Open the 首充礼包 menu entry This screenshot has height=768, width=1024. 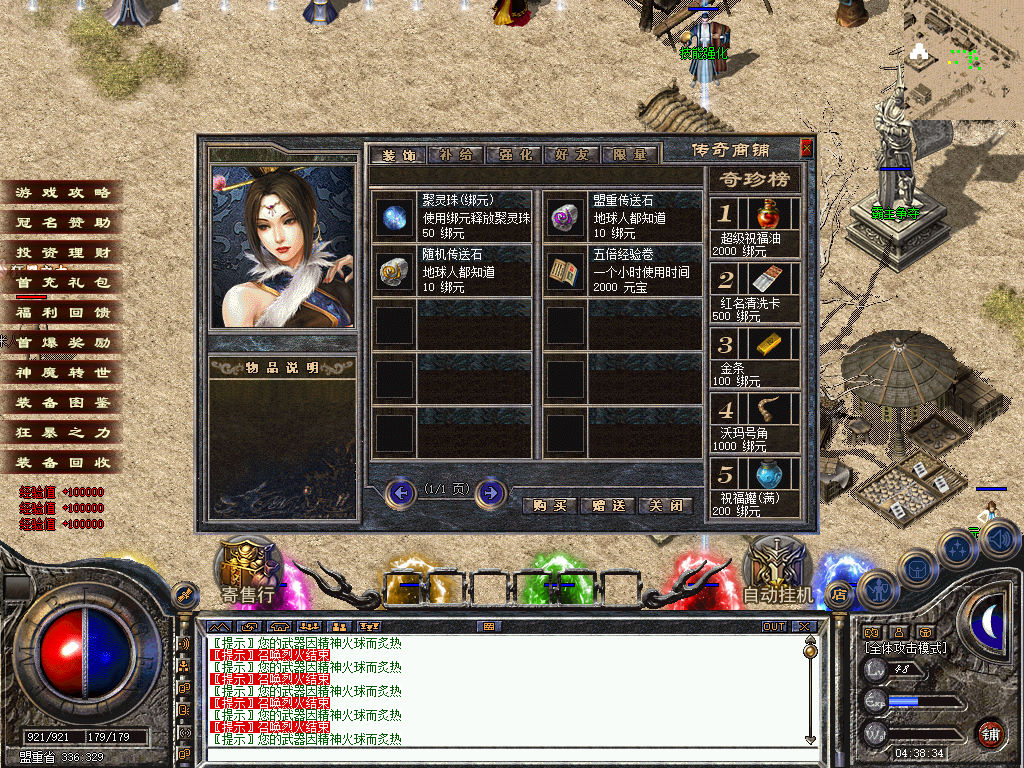(62, 283)
